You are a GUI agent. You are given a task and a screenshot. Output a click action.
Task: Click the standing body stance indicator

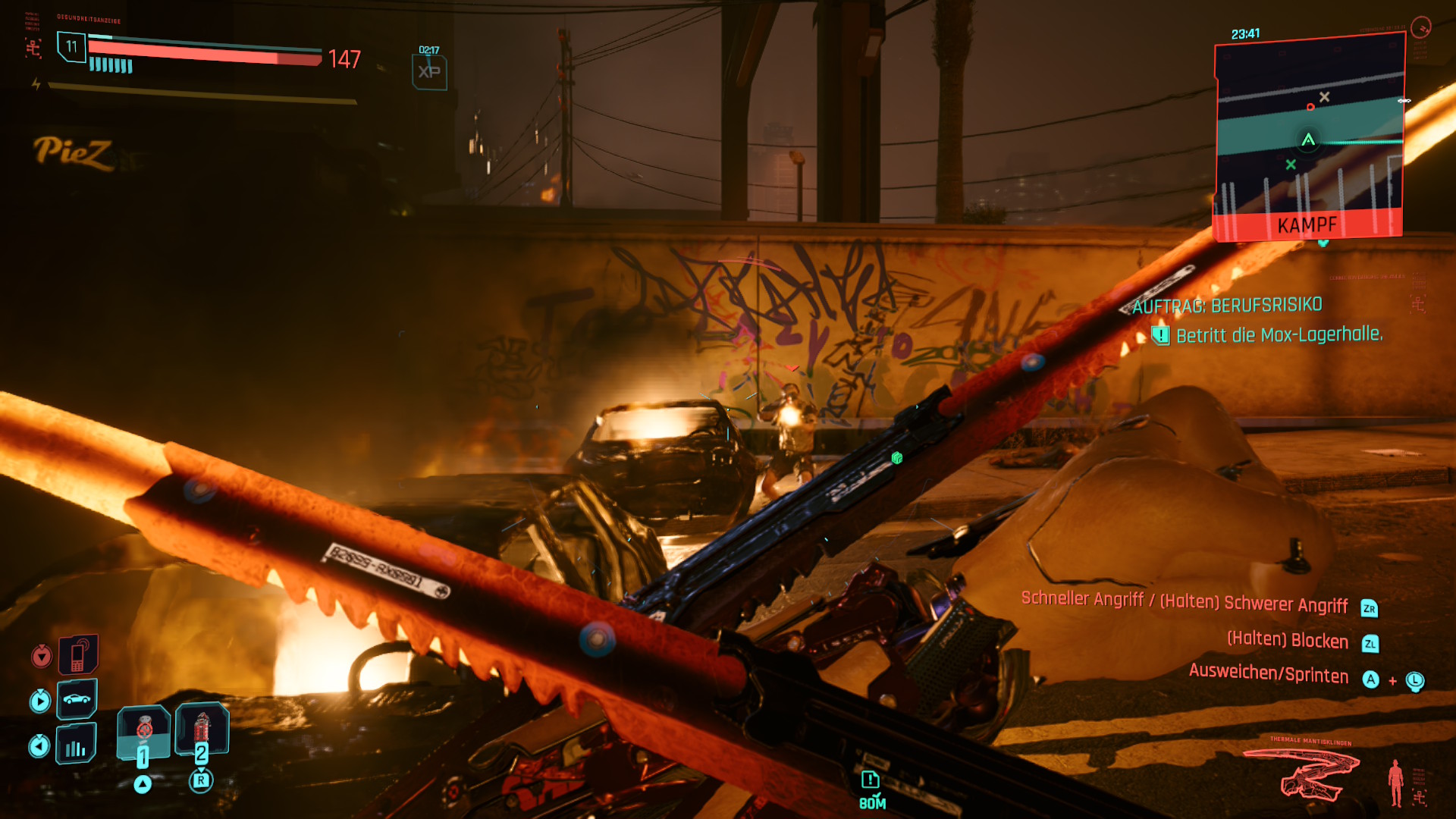(1395, 783)
